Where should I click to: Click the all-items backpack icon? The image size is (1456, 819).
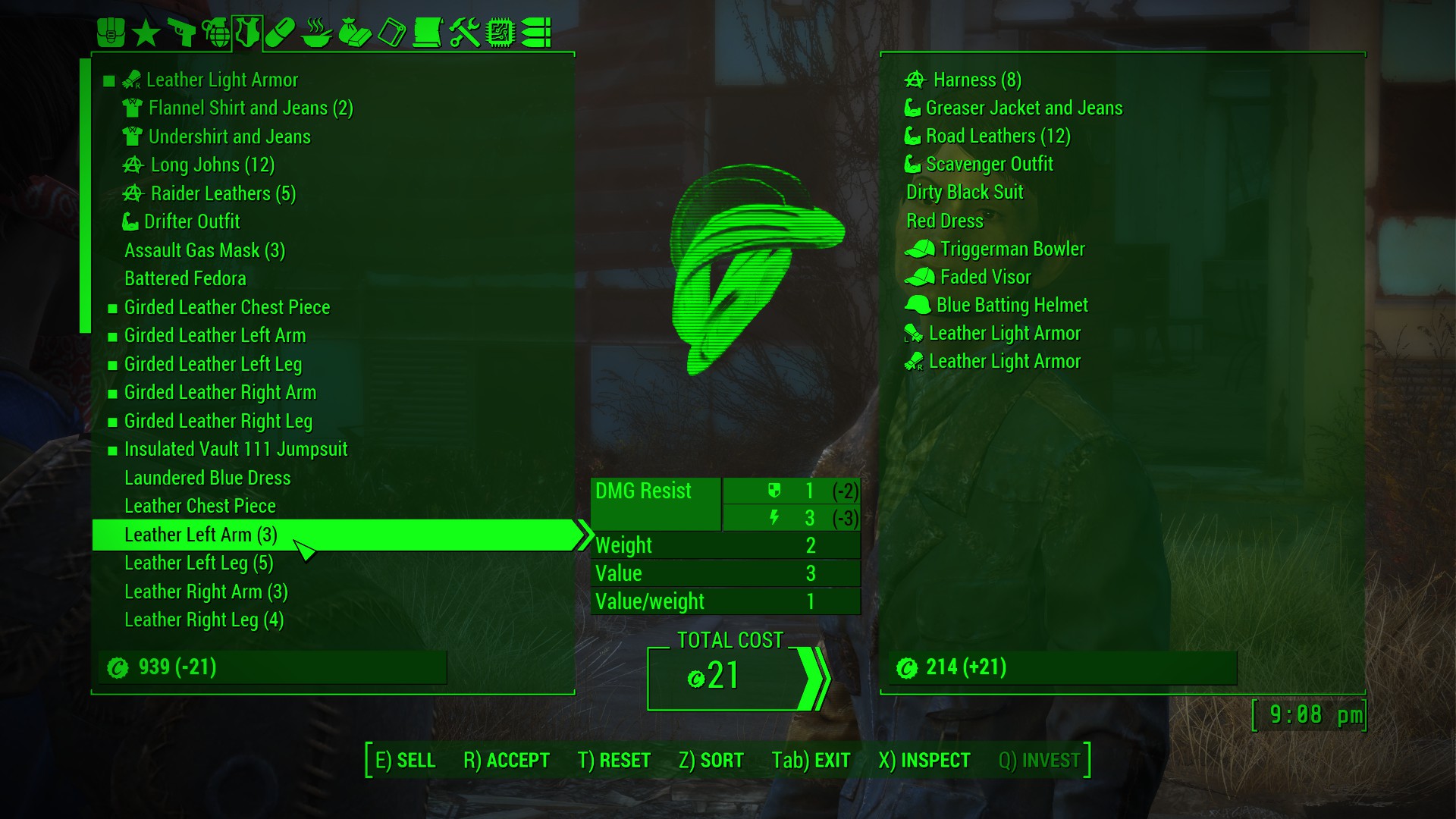[112, 32]
